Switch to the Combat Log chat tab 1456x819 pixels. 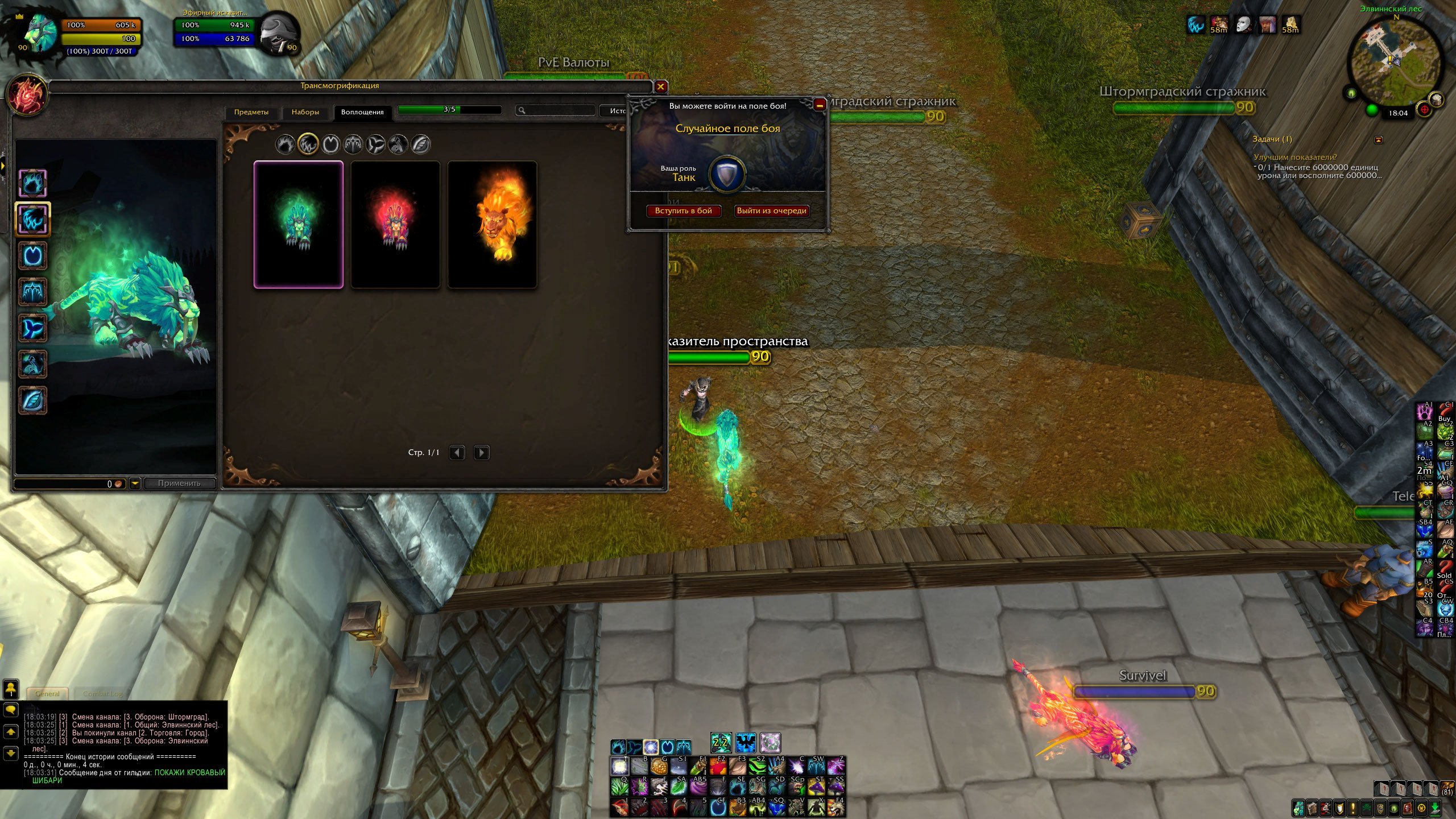click(102, 693)
